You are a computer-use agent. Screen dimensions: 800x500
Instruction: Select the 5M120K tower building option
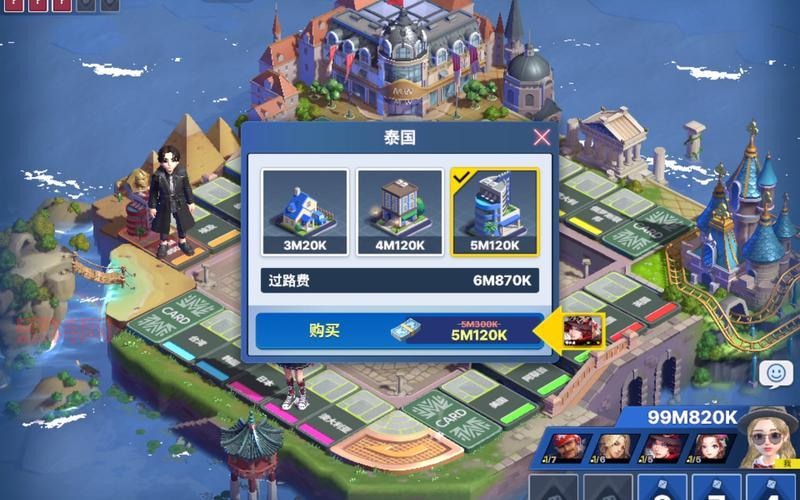click(x=494, y=212)
